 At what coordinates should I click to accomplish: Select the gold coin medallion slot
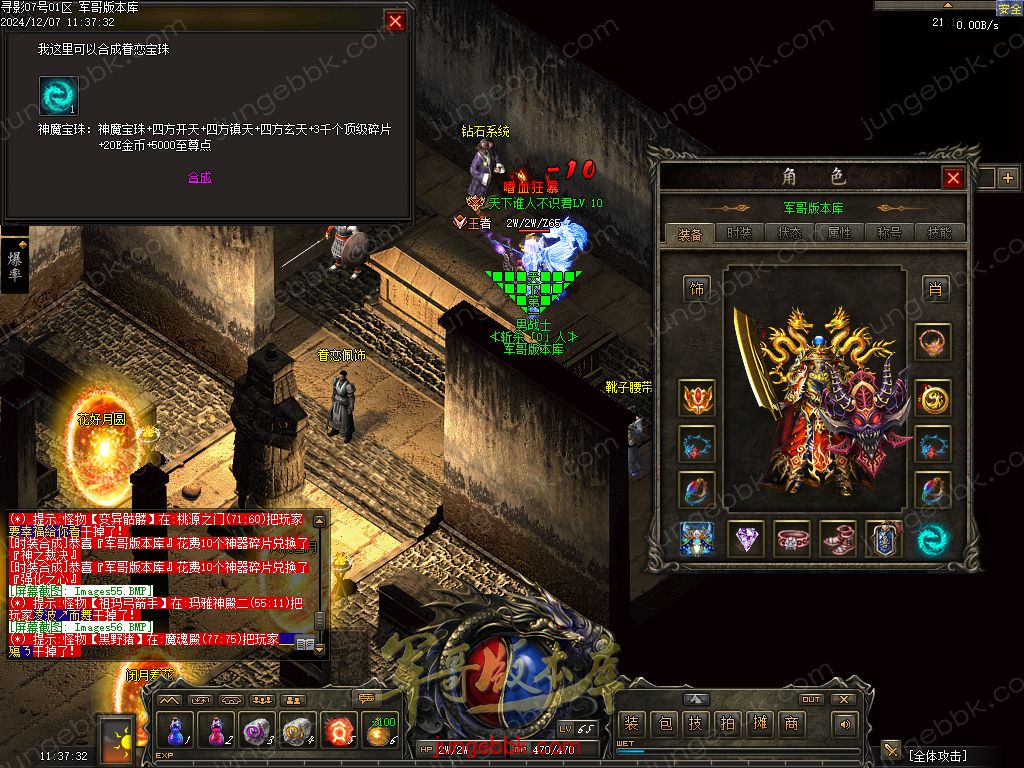tap(932, 398)
